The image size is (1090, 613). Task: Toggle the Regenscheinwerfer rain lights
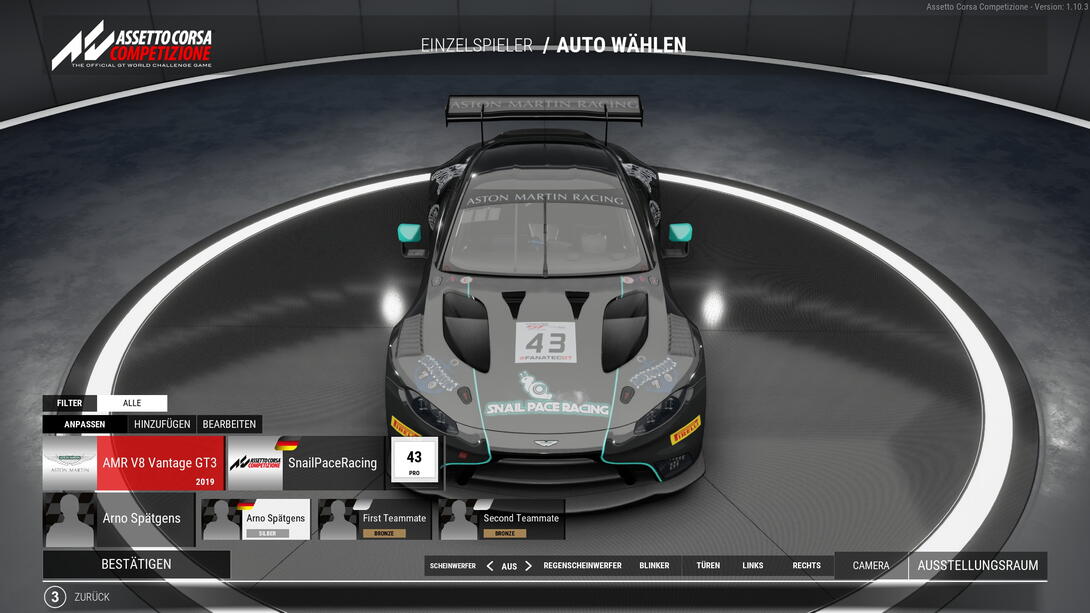582,566
